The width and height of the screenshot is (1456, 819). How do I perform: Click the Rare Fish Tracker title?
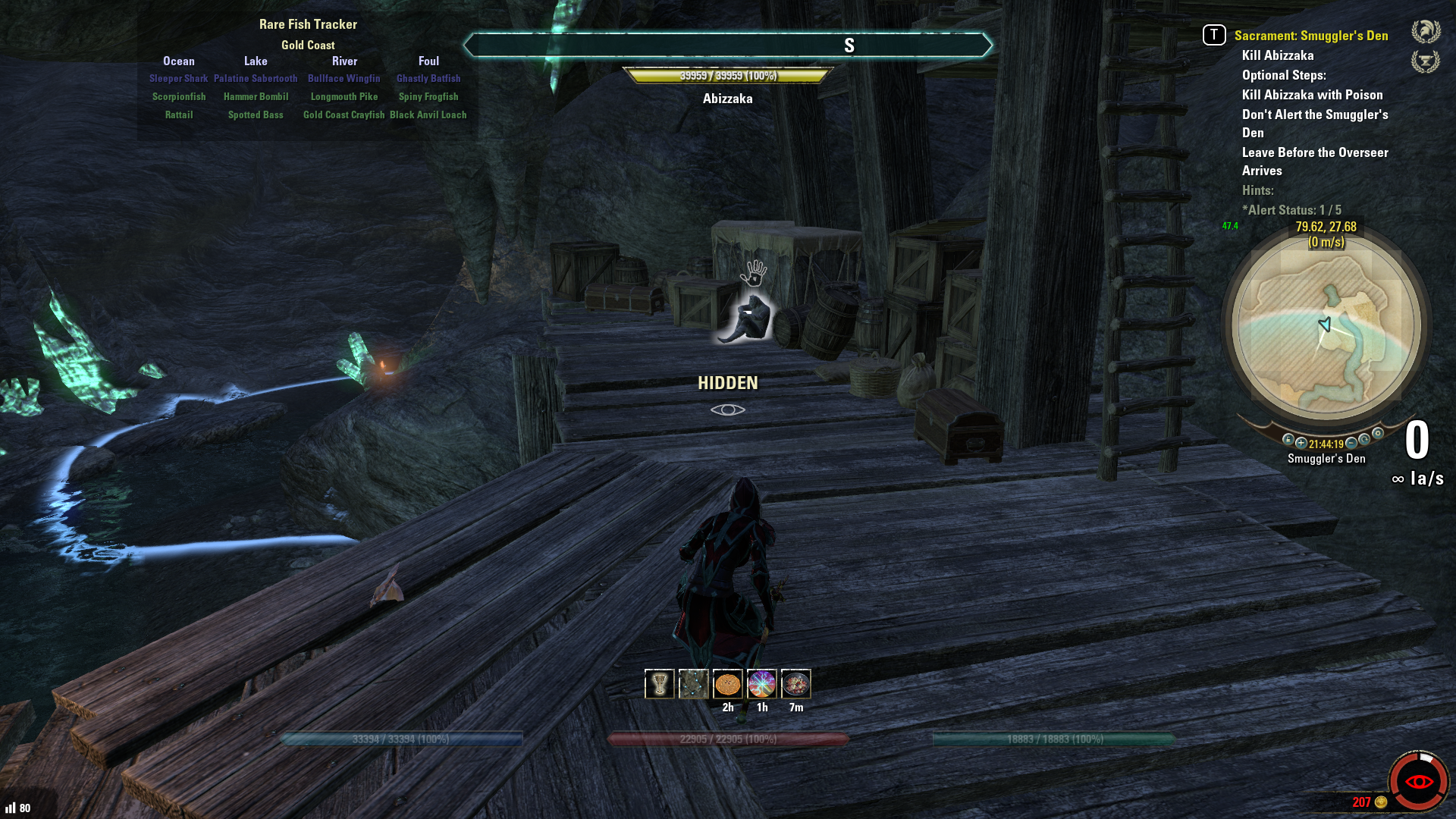pyautogui.click(x=308, y=24)
